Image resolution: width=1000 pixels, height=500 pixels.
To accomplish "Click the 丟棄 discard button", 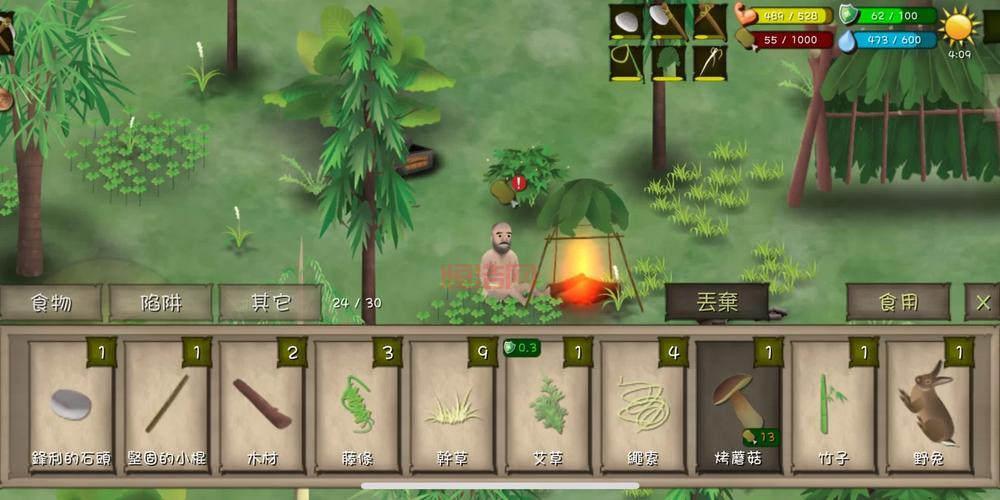I will [x=717, y=302].
